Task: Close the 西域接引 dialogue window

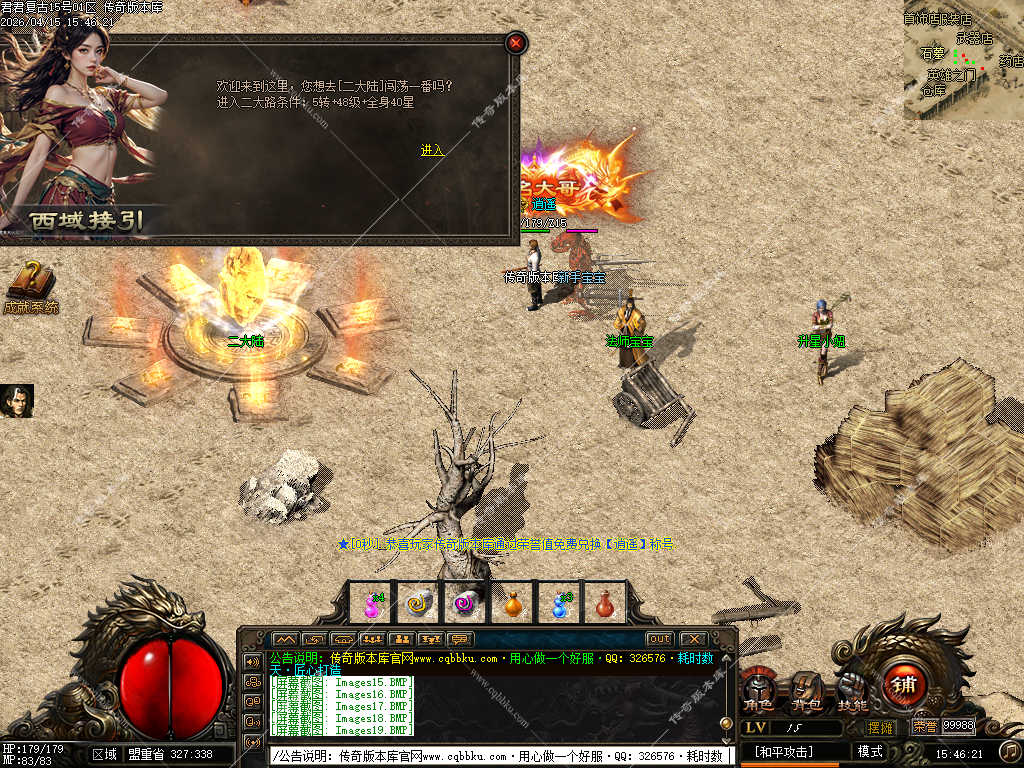Action: click(515, 43)
